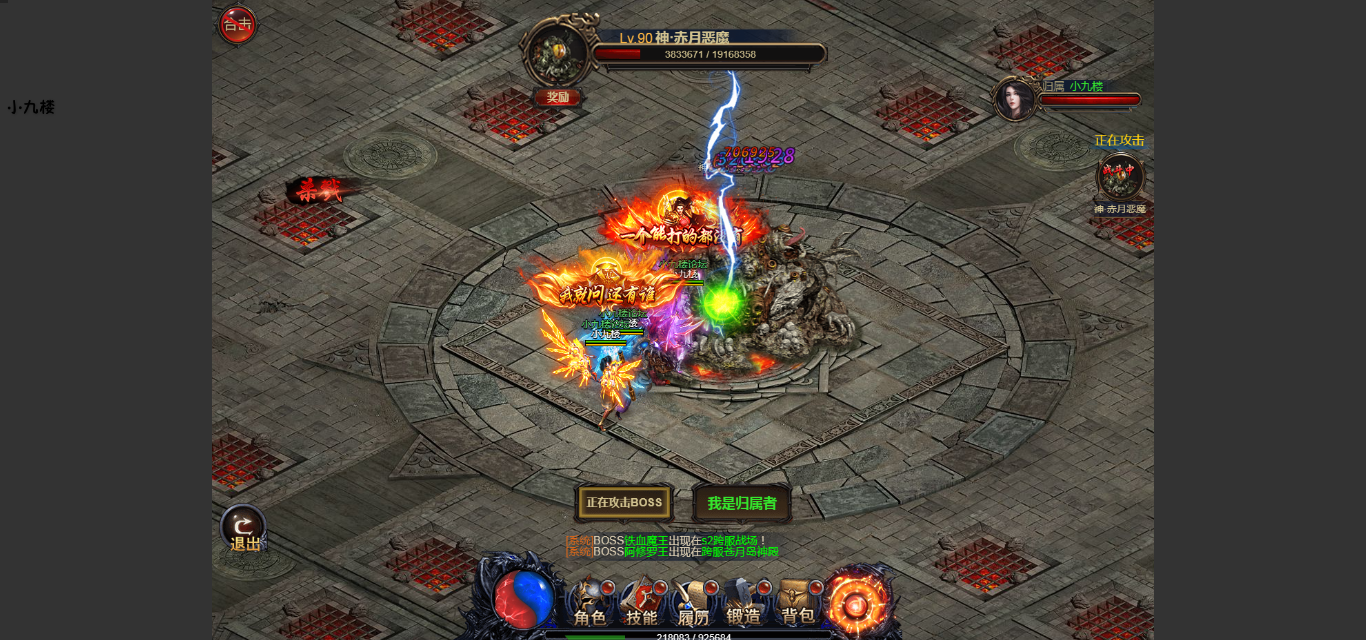Viewport: 1366px width, 640px height.
Task: Click the 战斗中 attack target icon
Action: point(1119,177)
